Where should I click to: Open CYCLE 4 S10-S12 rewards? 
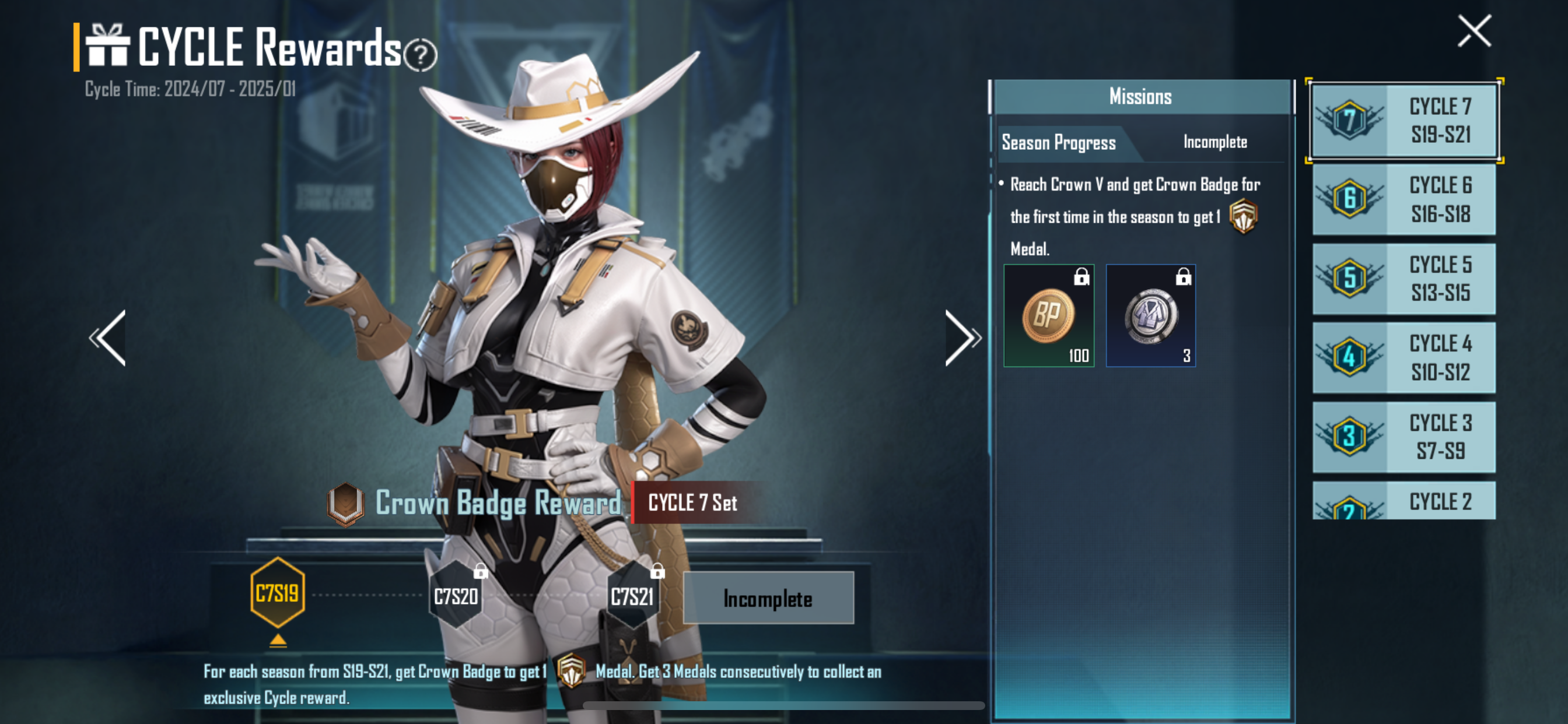coord(1403,358)
